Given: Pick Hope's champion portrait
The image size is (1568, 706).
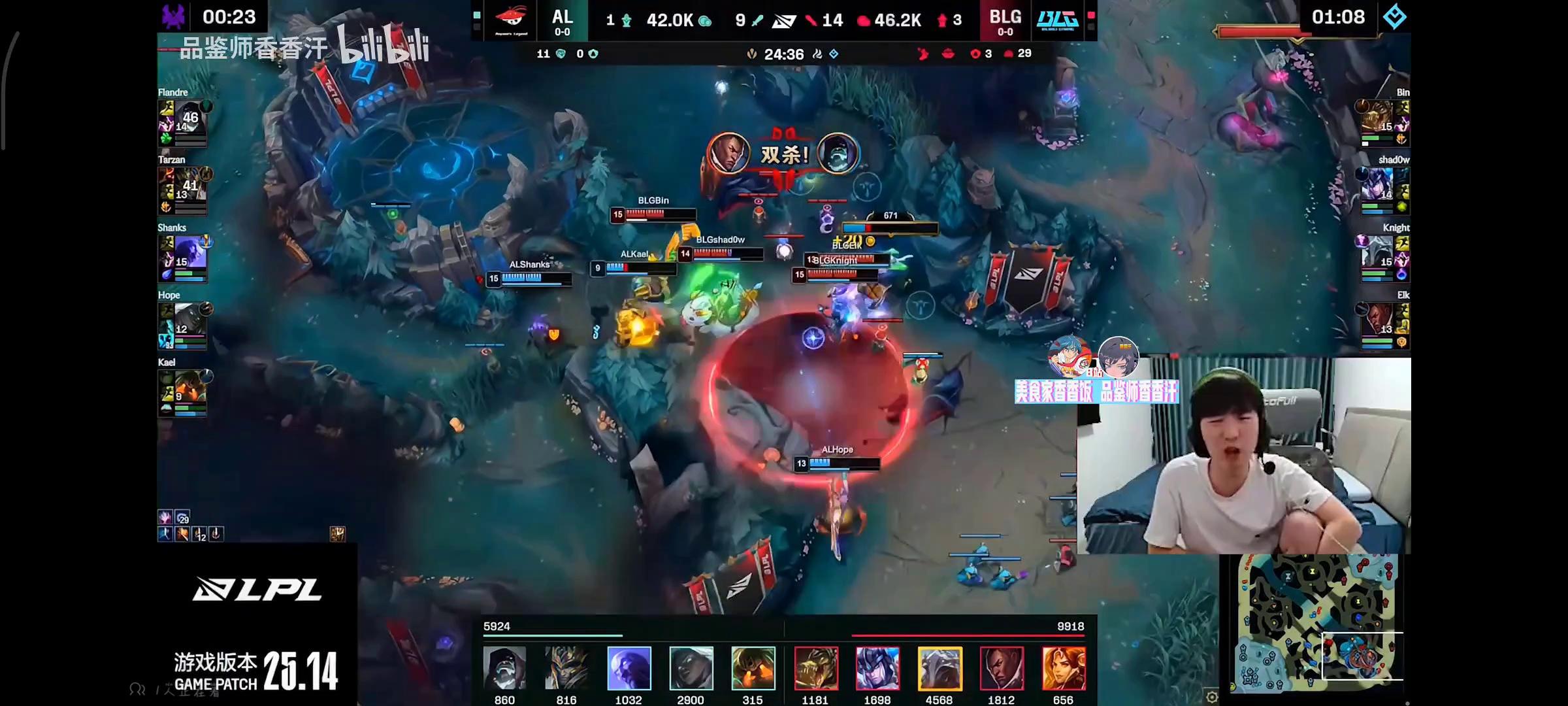Looking at the screenshot, I should pos(189,321).
